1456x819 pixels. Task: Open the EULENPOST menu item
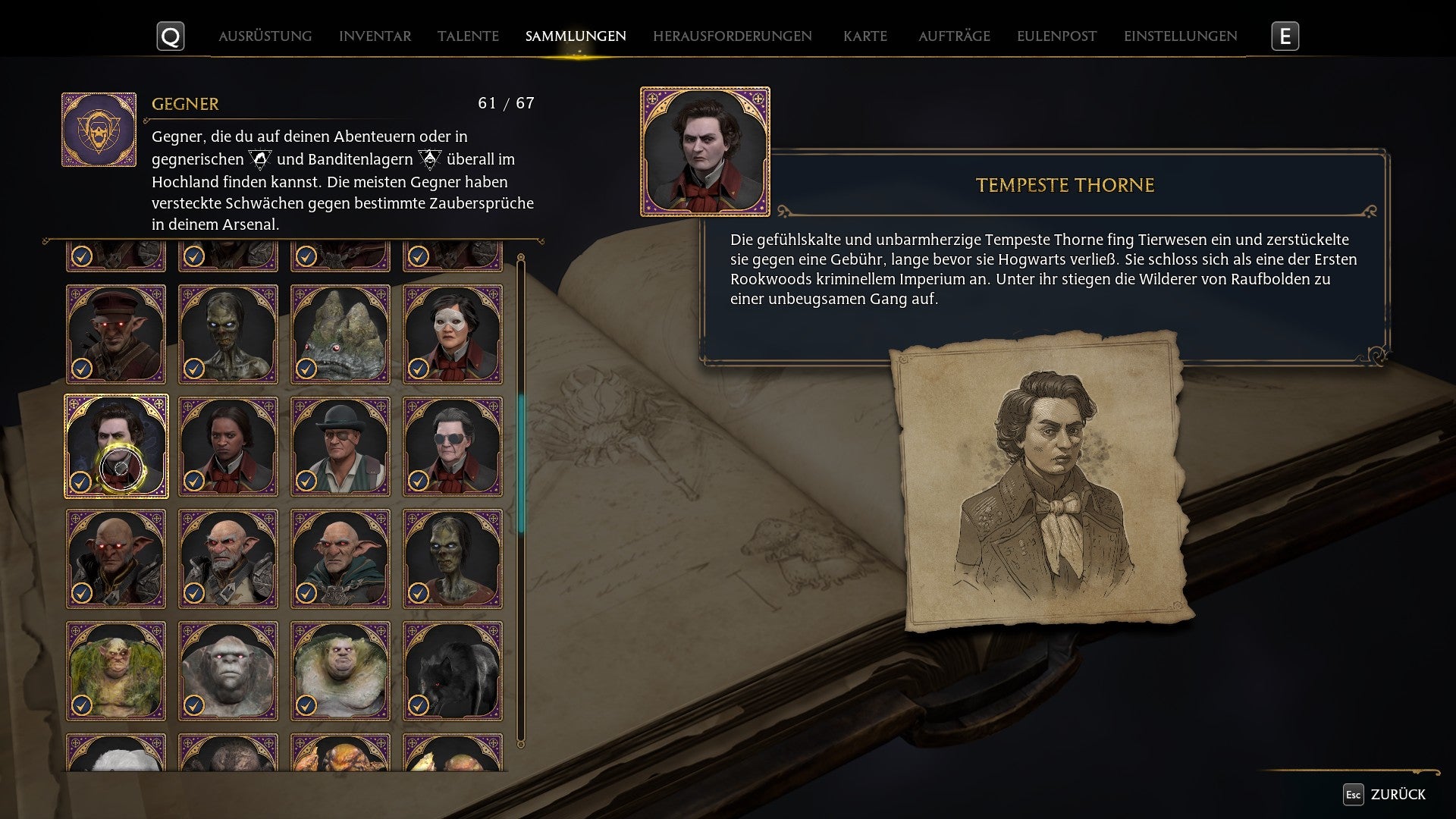click(1055, 35)
